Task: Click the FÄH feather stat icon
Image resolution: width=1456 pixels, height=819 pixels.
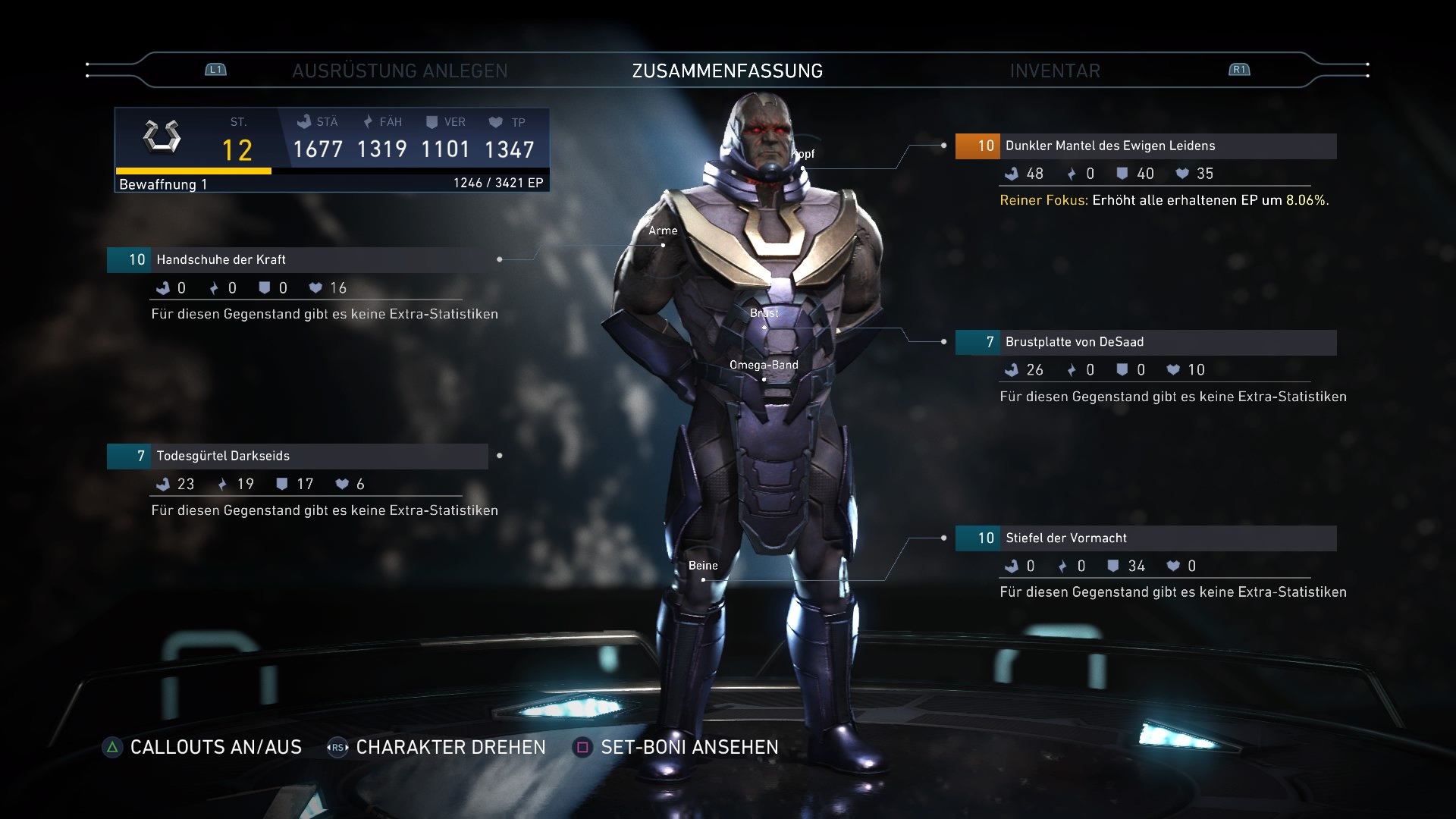Action: click(x=366, y=121)
